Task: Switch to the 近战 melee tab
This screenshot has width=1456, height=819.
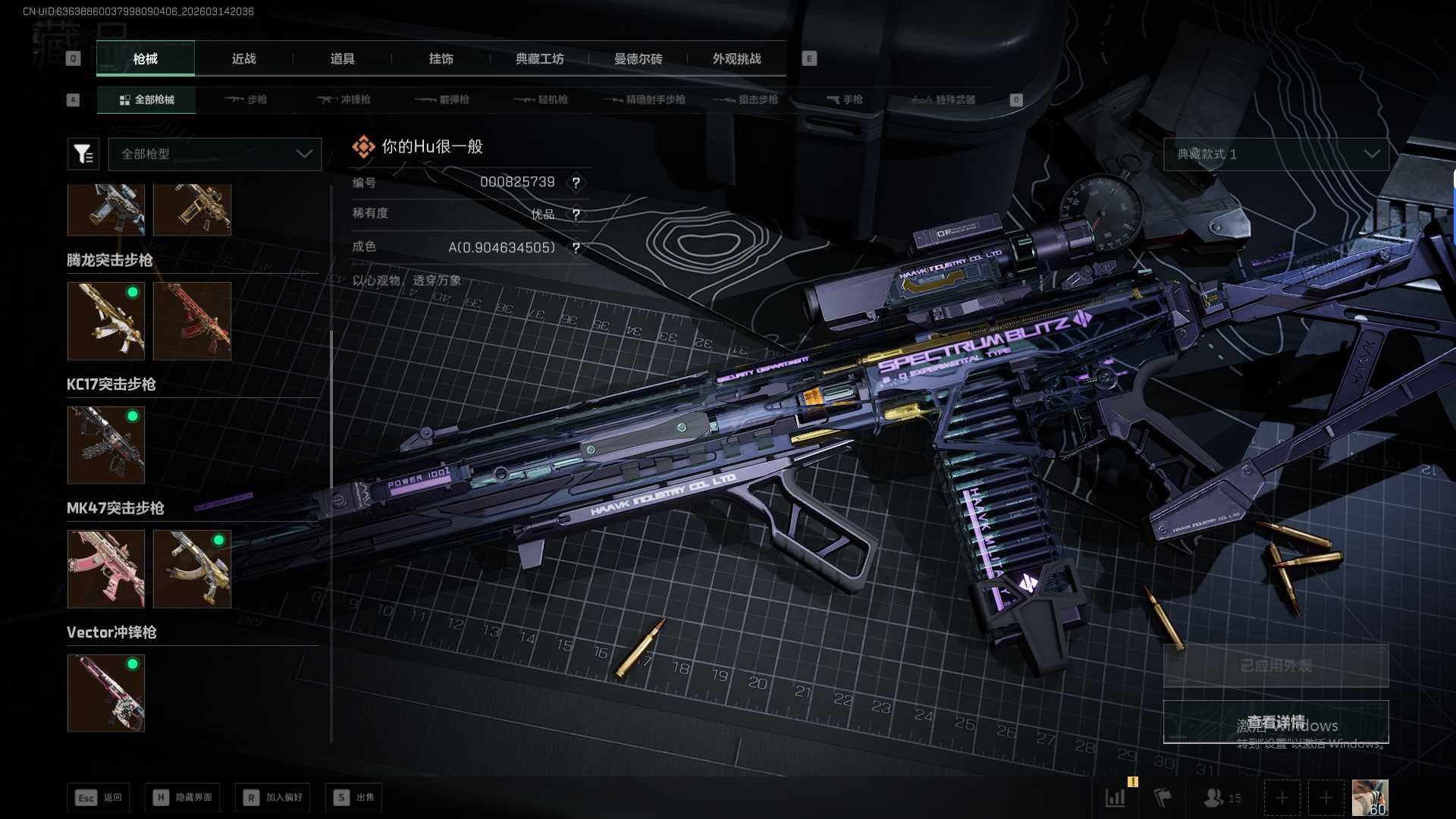Action: 243,58
